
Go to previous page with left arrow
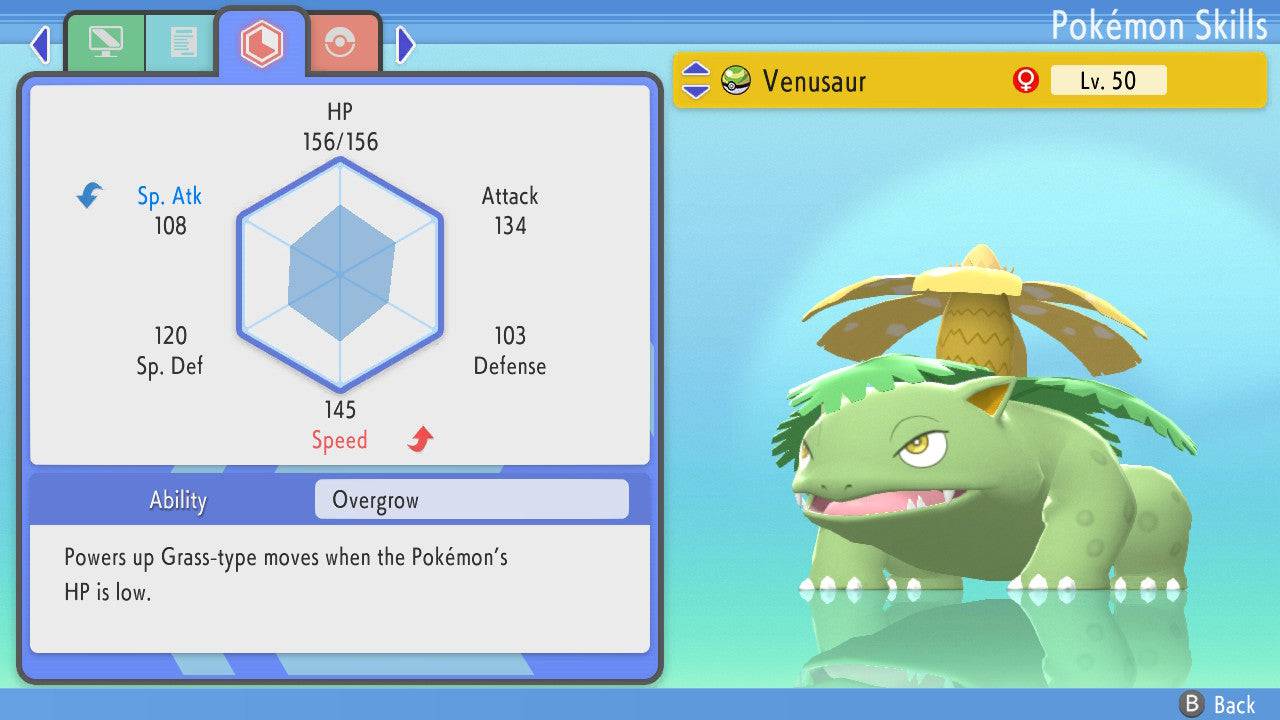click(40, 44)
